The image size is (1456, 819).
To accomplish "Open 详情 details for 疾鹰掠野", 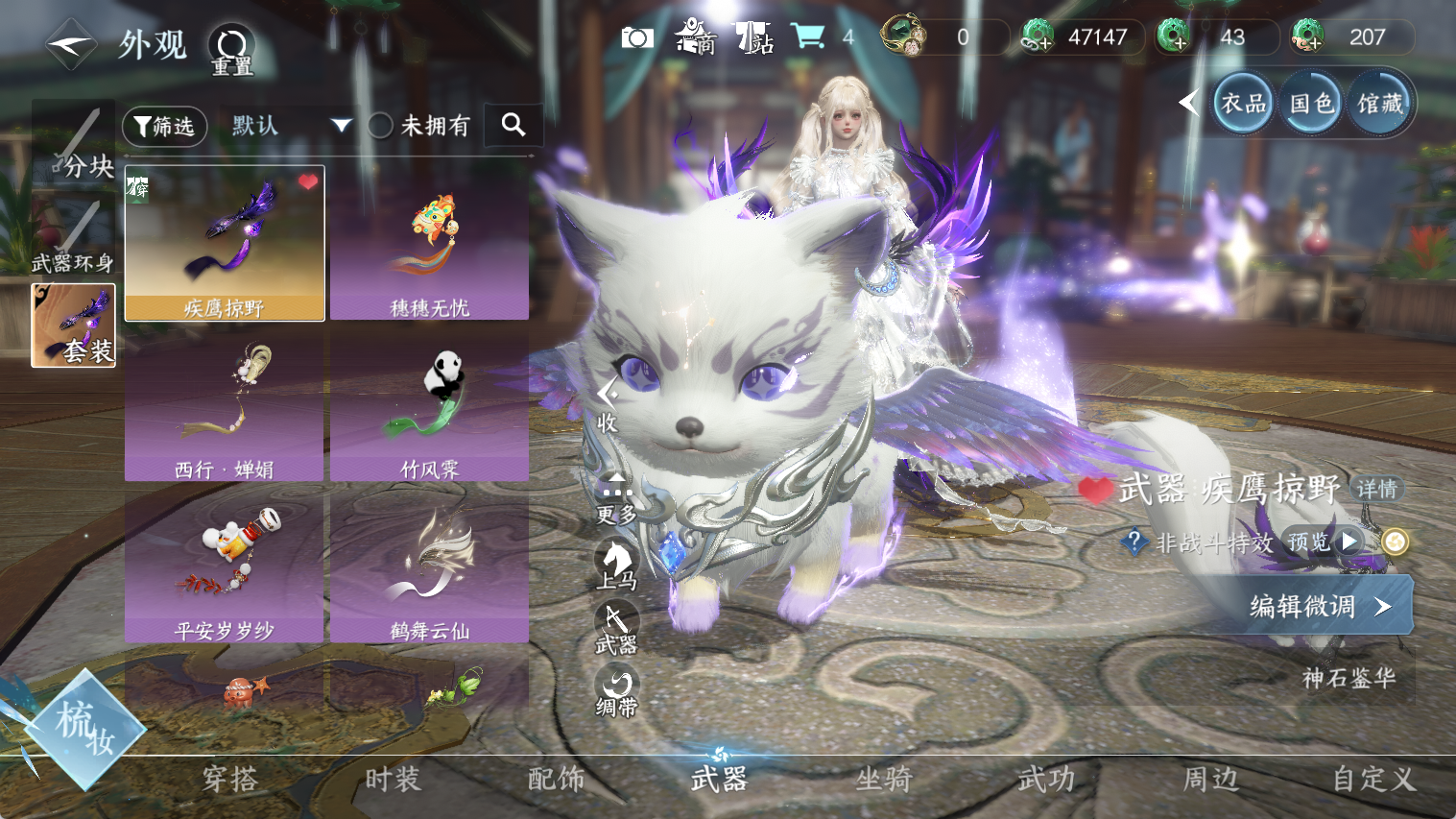I will coord(1377,489).
